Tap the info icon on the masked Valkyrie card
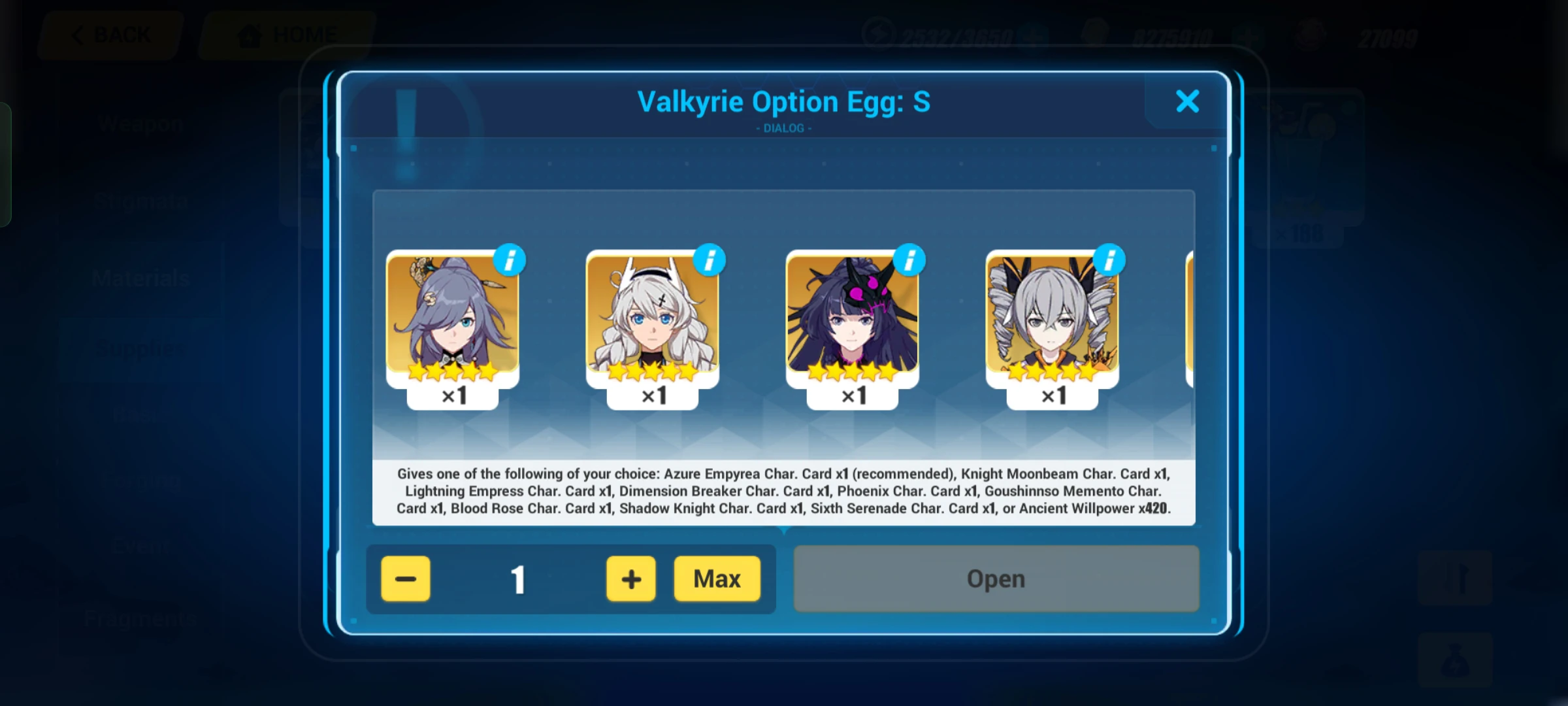 coord(910,260)
